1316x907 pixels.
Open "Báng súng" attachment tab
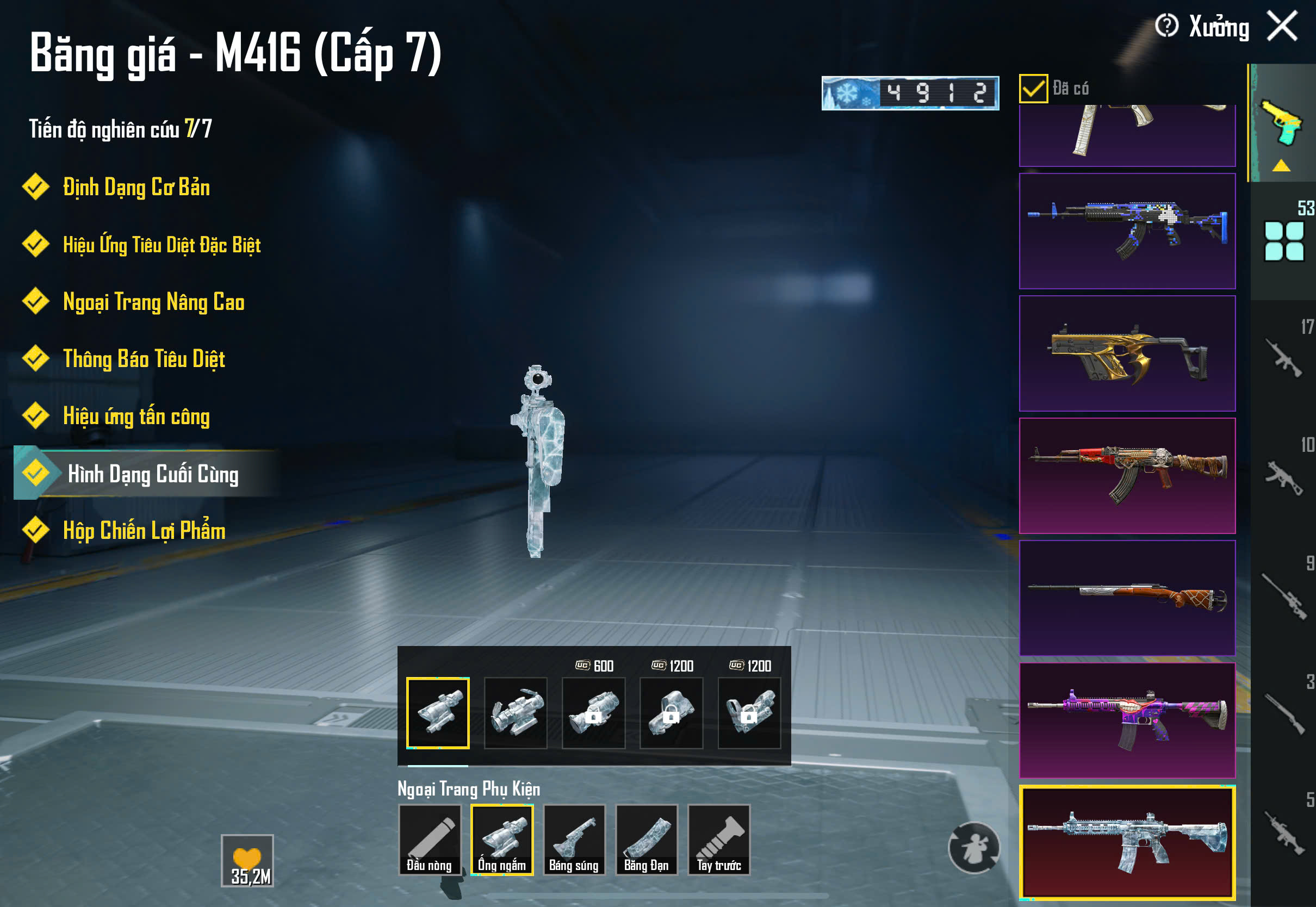[x=574, y=840]
